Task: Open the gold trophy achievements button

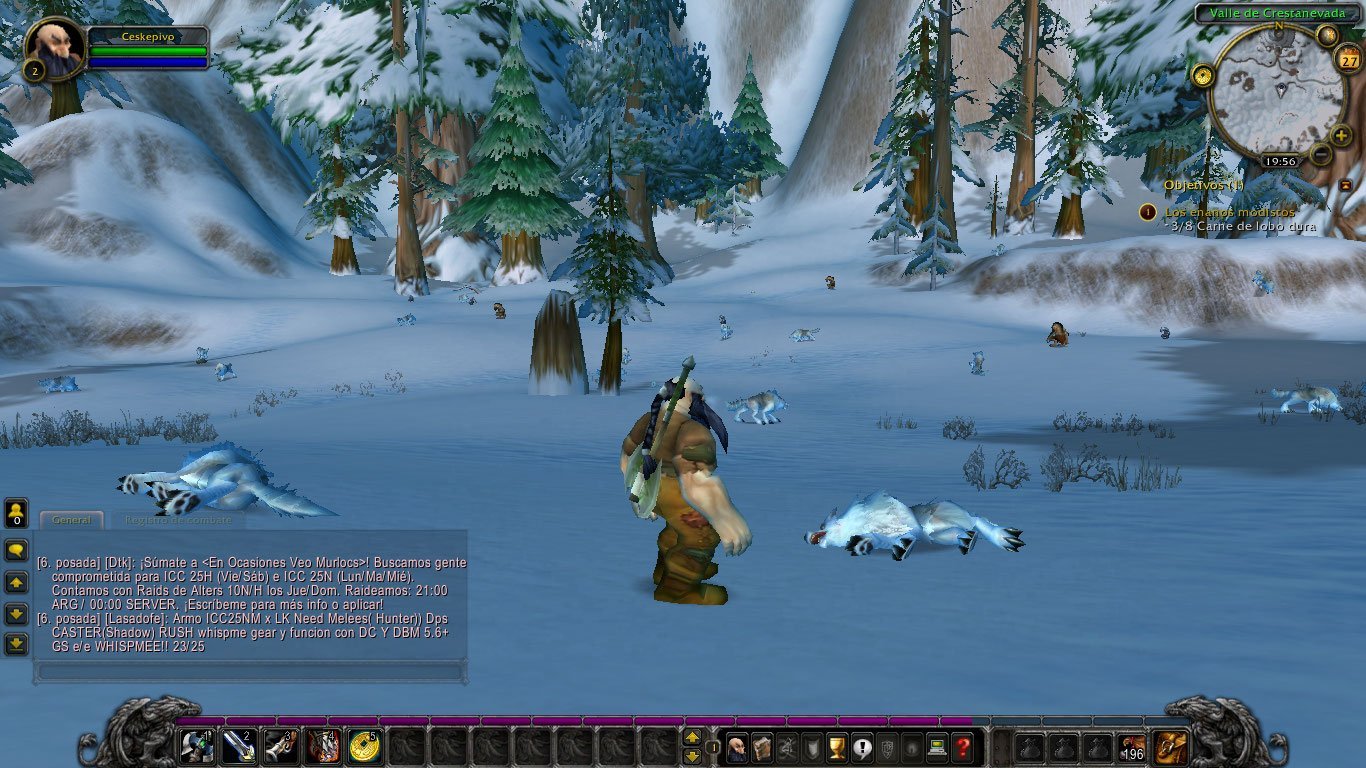Action: (837, 746)
